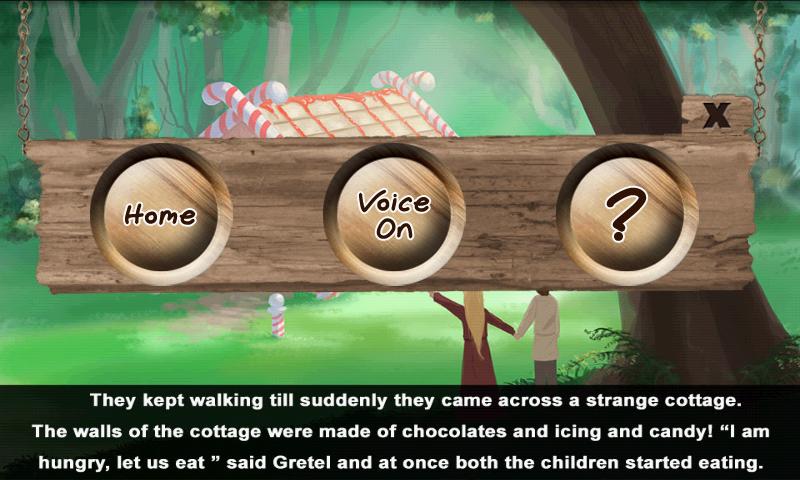This screenshot has height=480, width=800.
Task: Go to the Home screen
Action: 160,214
